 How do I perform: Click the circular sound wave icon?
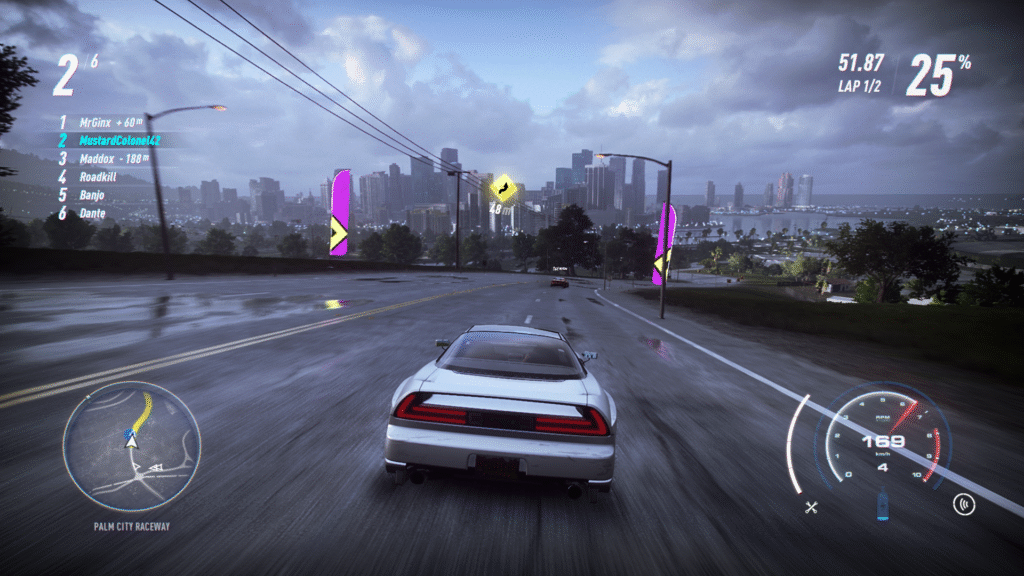point(964,504)
